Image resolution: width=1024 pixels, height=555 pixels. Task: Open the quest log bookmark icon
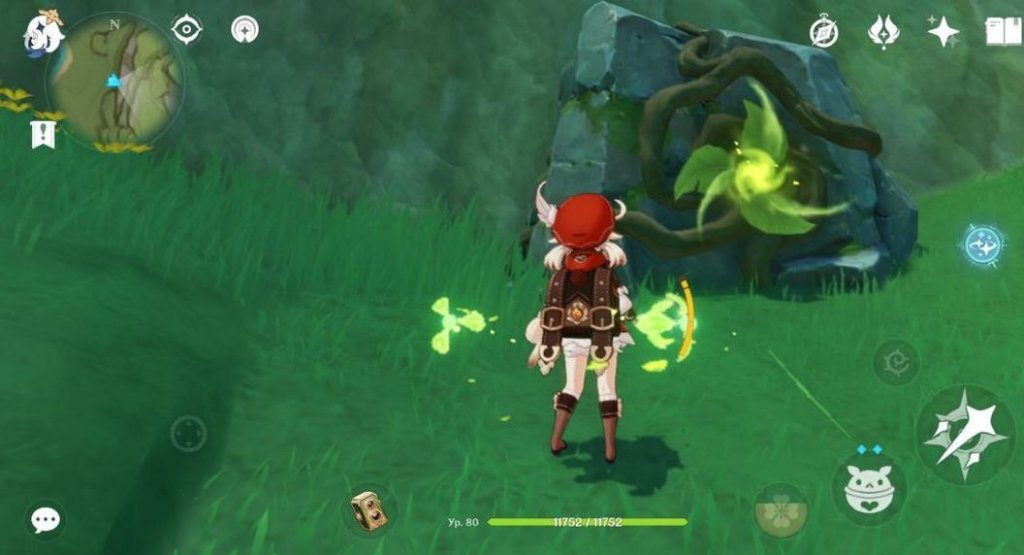point(43,134)
